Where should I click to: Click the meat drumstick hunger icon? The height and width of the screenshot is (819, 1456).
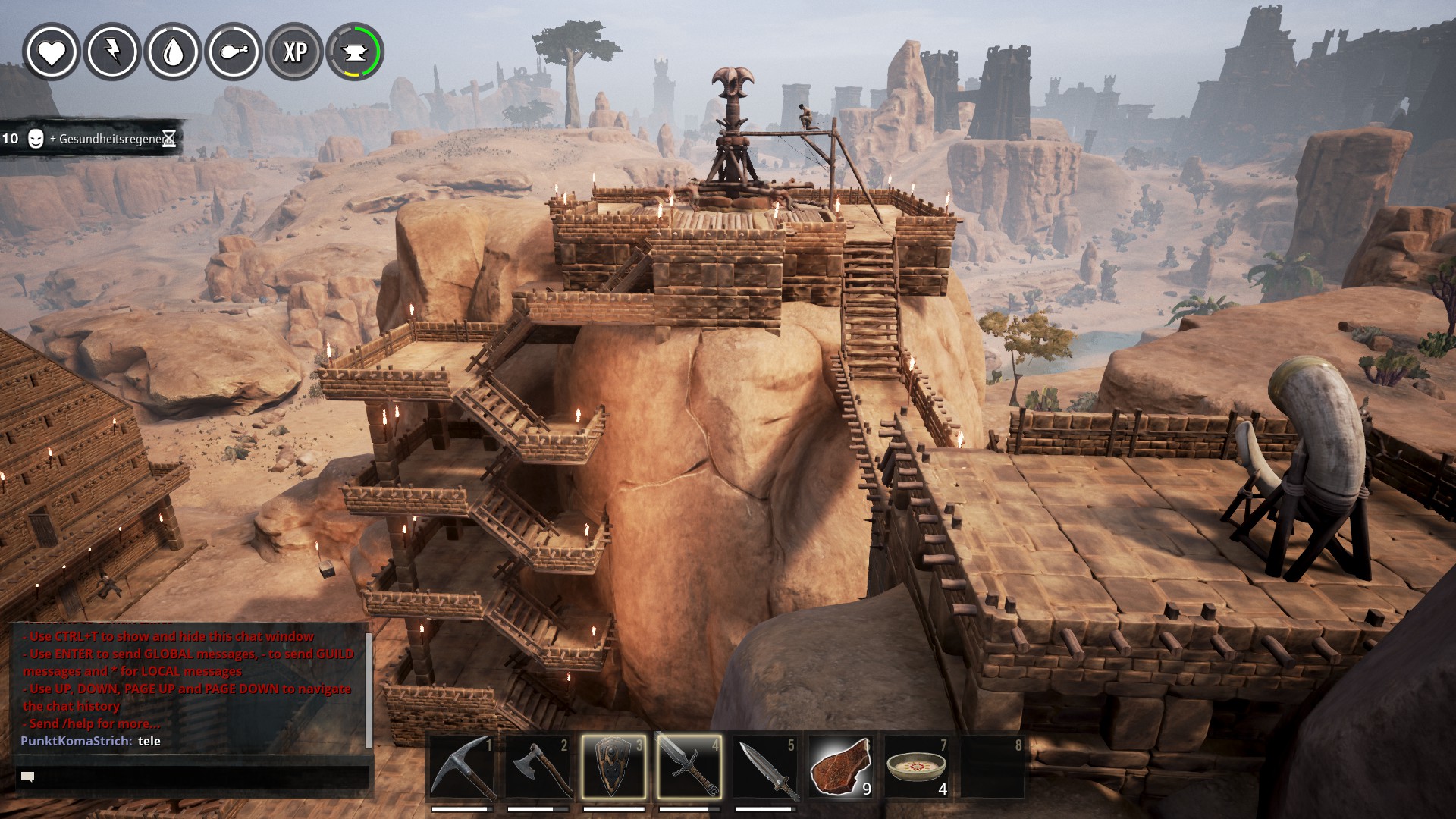(234, 52)
